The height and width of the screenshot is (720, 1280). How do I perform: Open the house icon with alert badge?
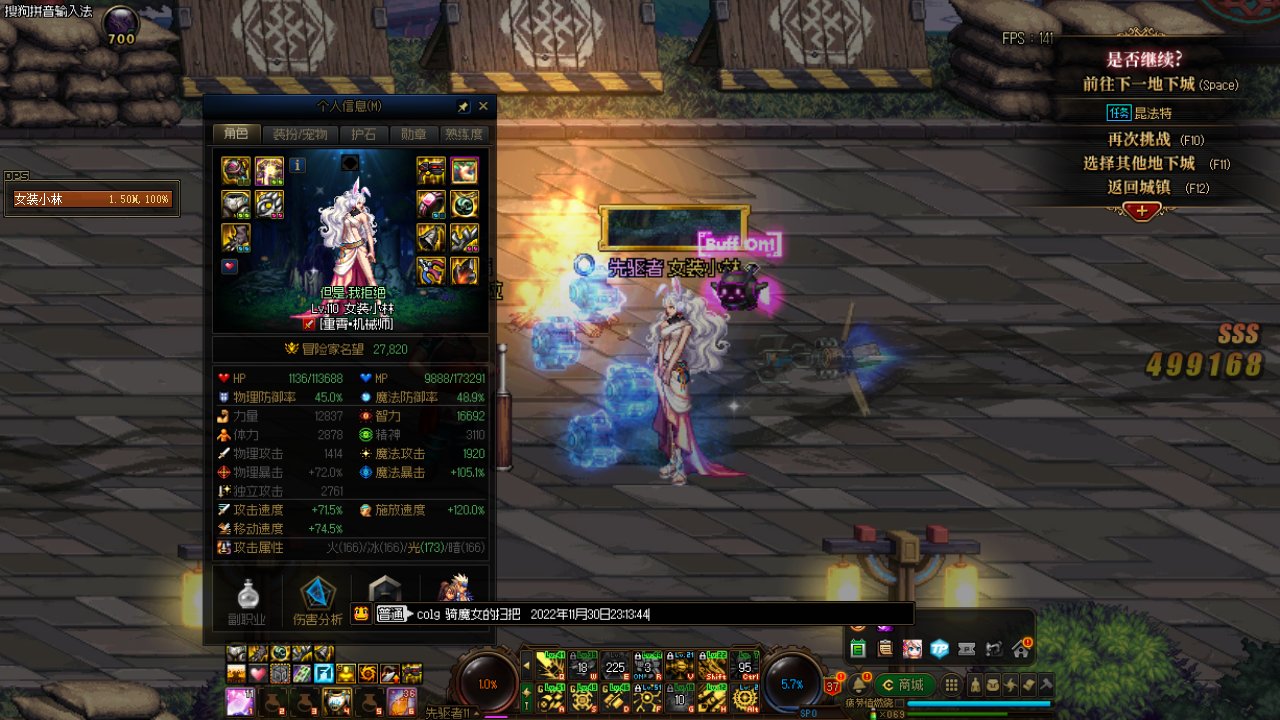(x=1020, y=649)
